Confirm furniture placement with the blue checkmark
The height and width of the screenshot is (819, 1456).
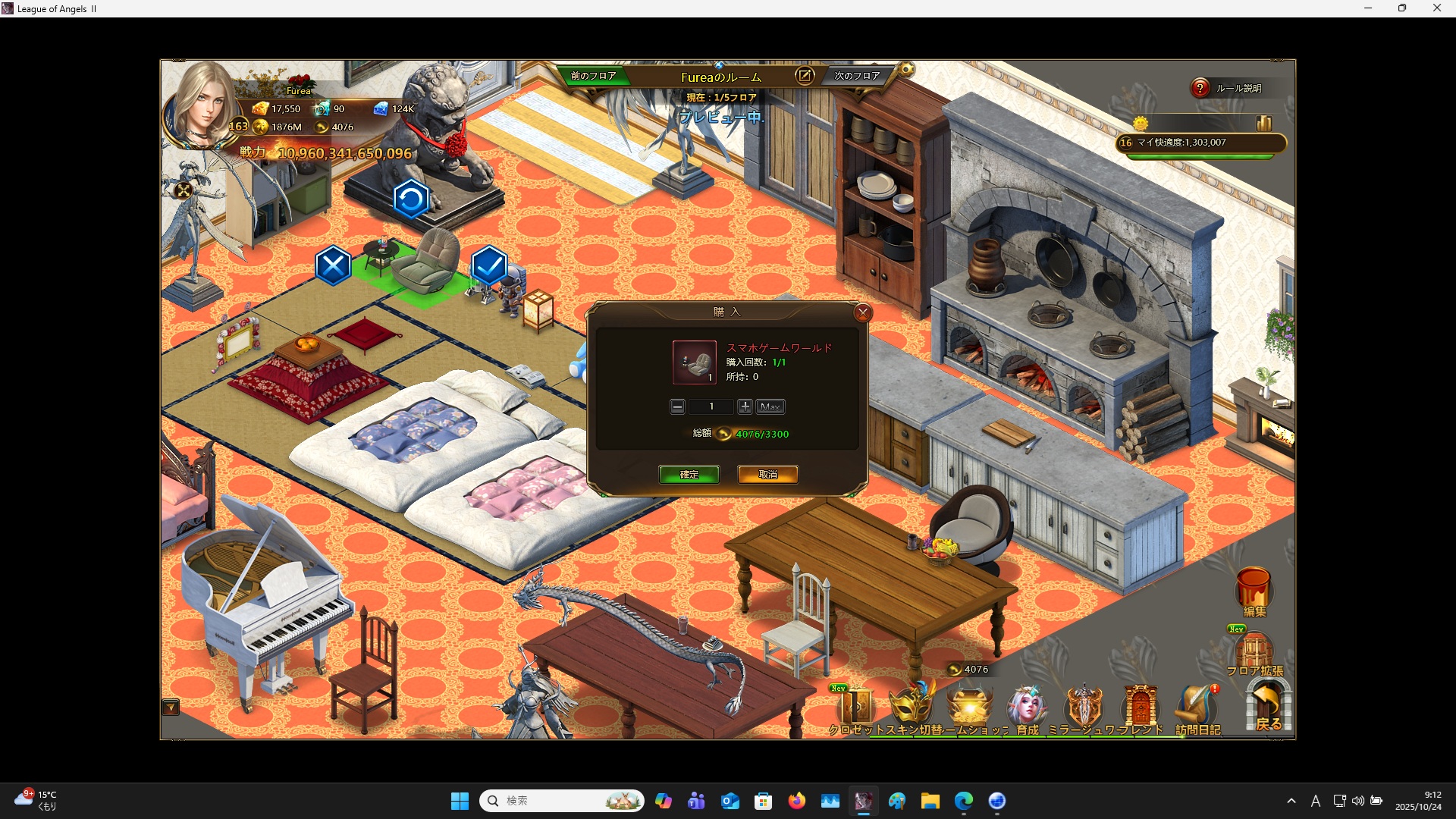coord(489,265)
